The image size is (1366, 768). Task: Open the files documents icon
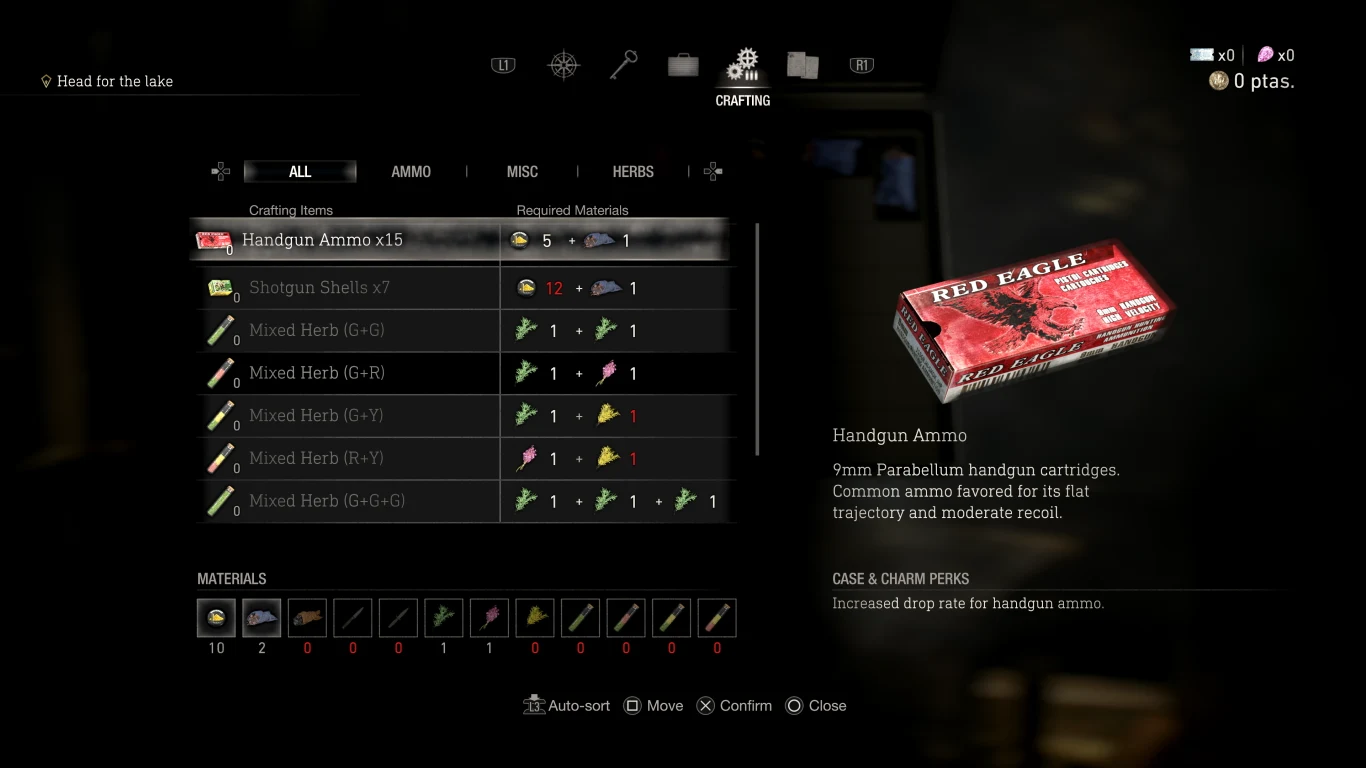[802, 66]
